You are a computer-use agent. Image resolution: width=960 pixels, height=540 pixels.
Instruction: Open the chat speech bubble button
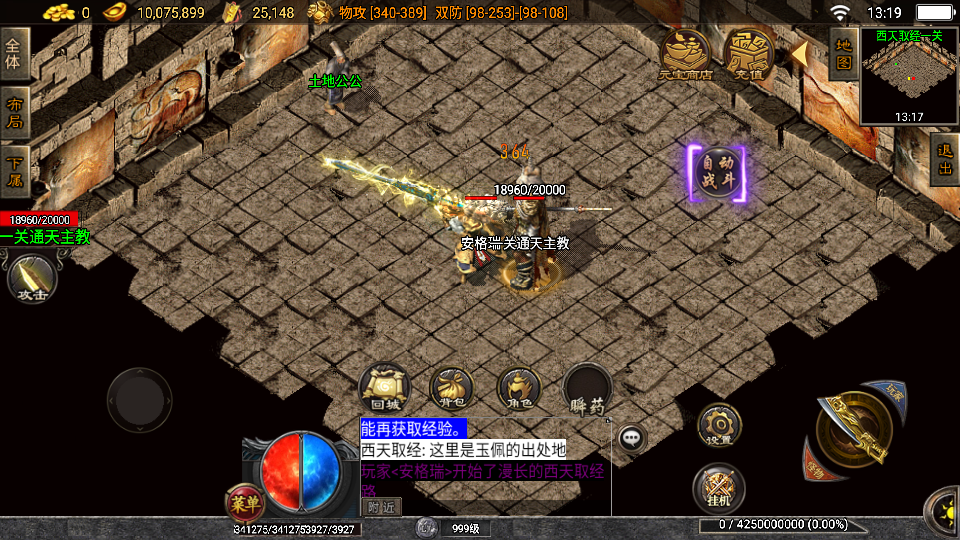coord(631,437)
